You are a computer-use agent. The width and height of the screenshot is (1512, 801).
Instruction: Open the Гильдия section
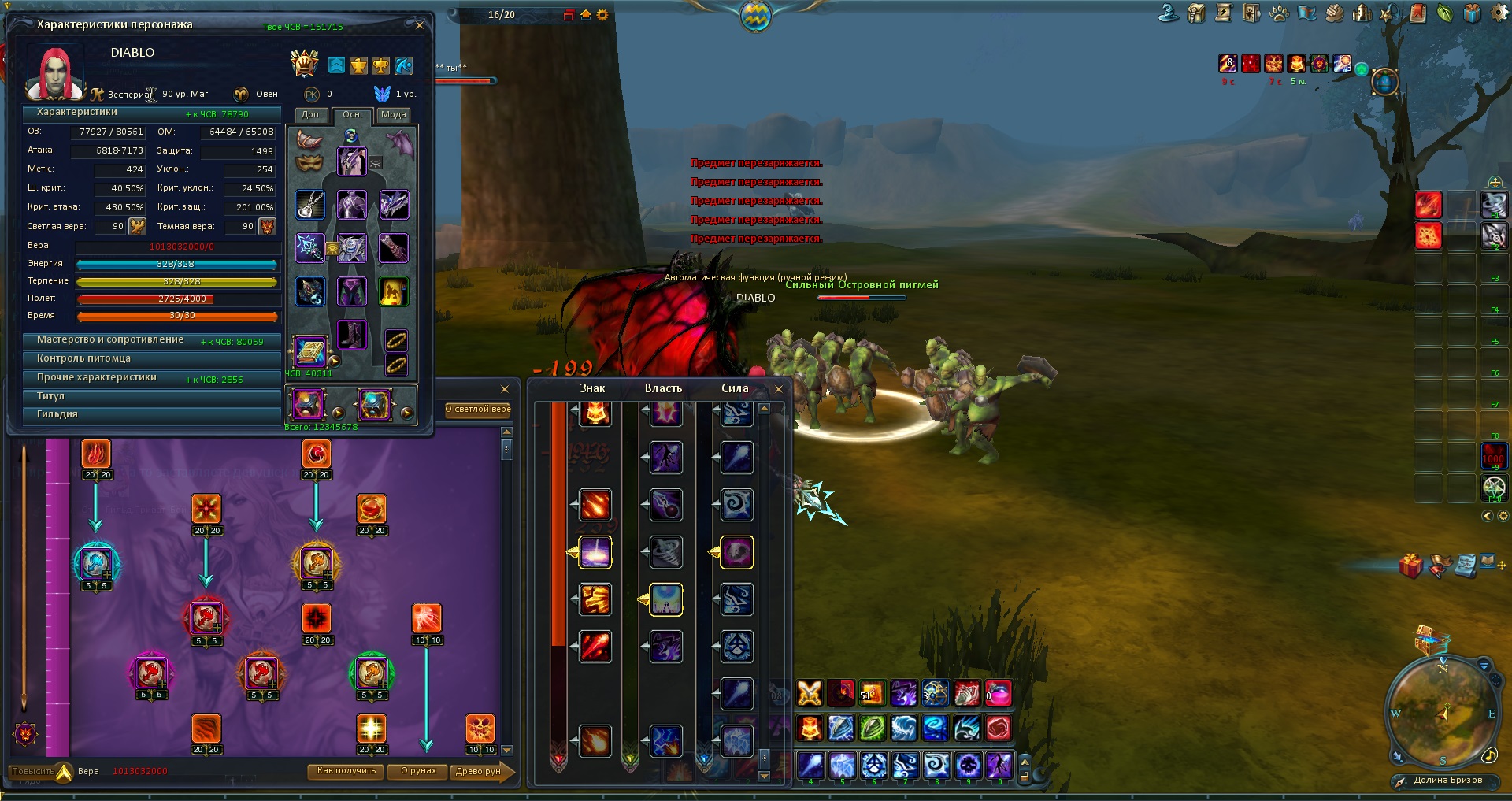[x=57, y=414]
